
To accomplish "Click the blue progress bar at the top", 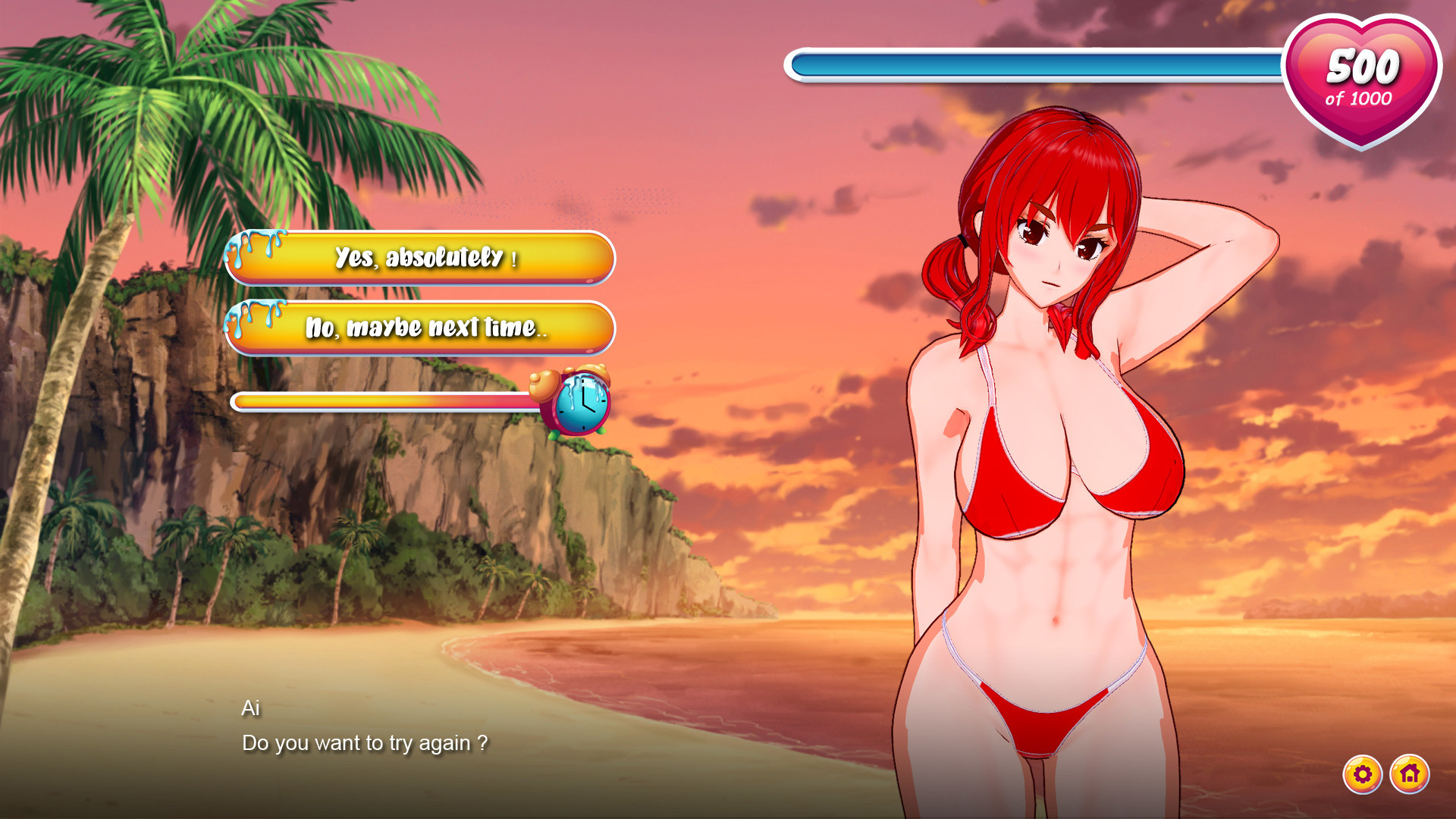I will [1039, 66].
